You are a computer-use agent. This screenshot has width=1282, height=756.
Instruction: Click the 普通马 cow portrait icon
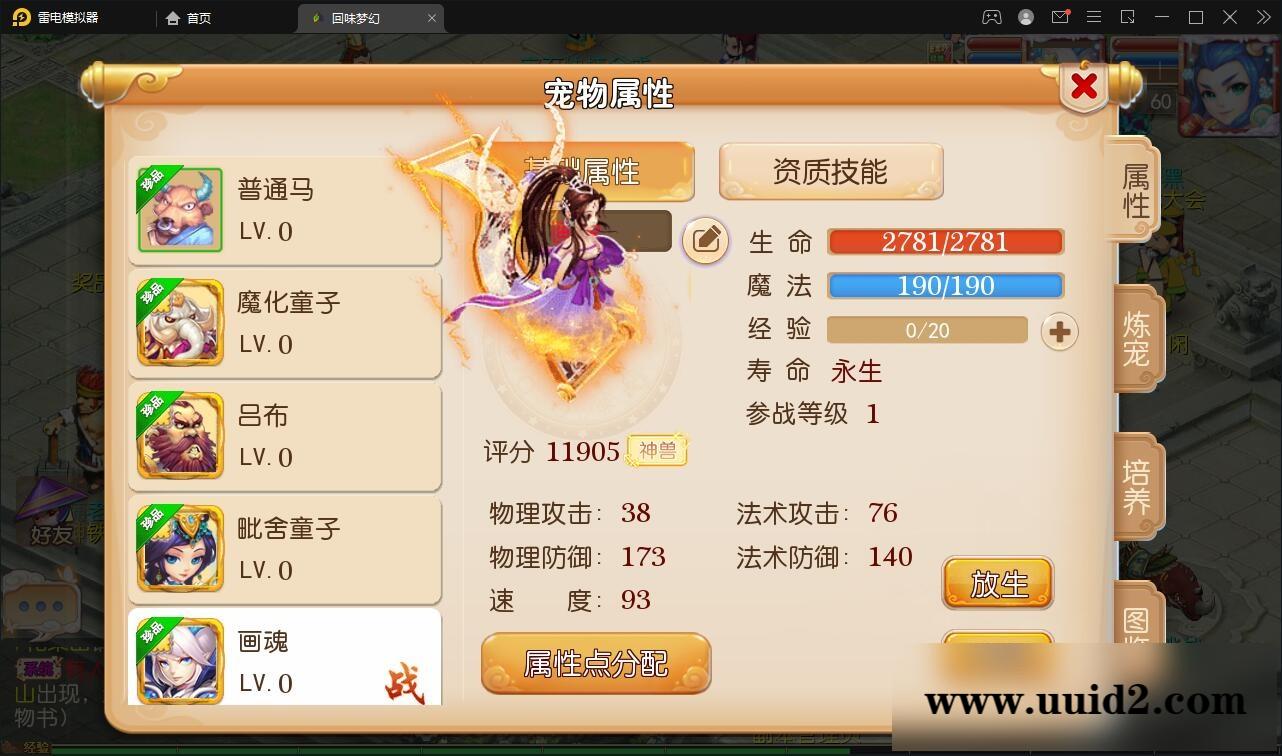(x=179, y=209)
